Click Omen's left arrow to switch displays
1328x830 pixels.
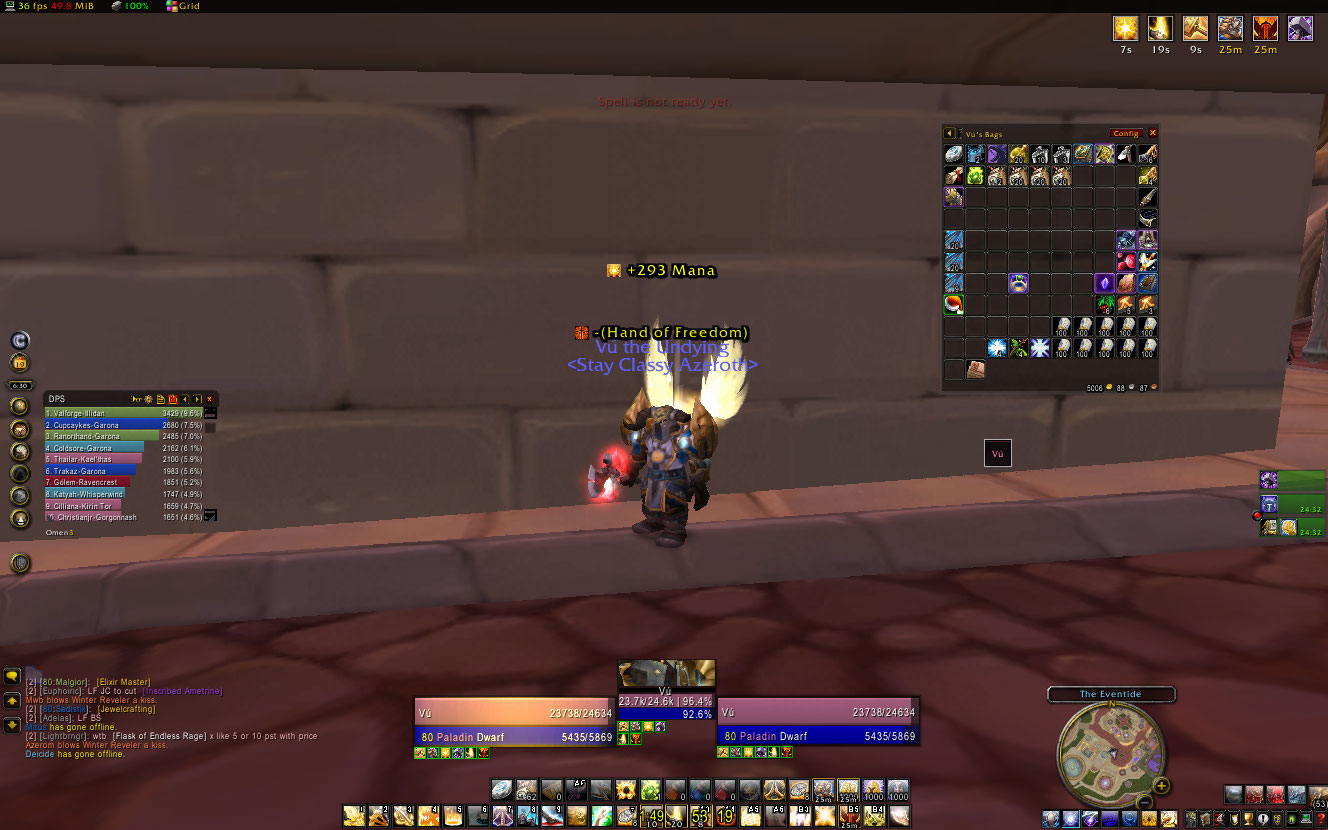point(185,399)
